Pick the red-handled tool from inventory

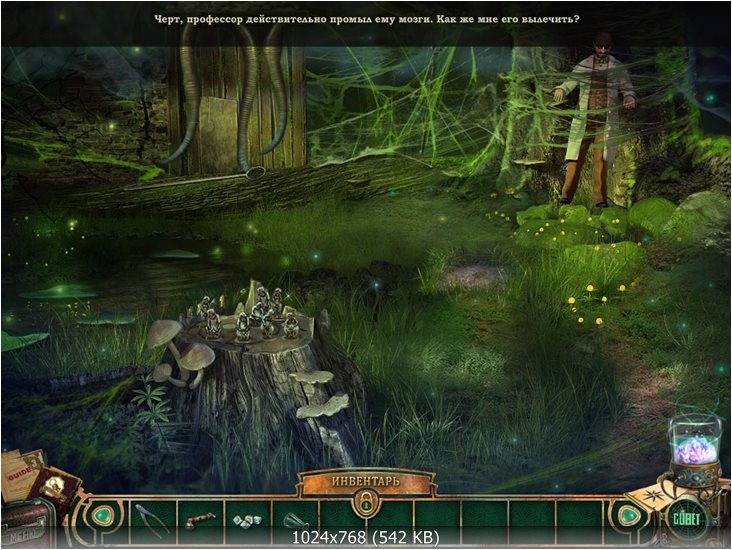[x=197, y=519]
